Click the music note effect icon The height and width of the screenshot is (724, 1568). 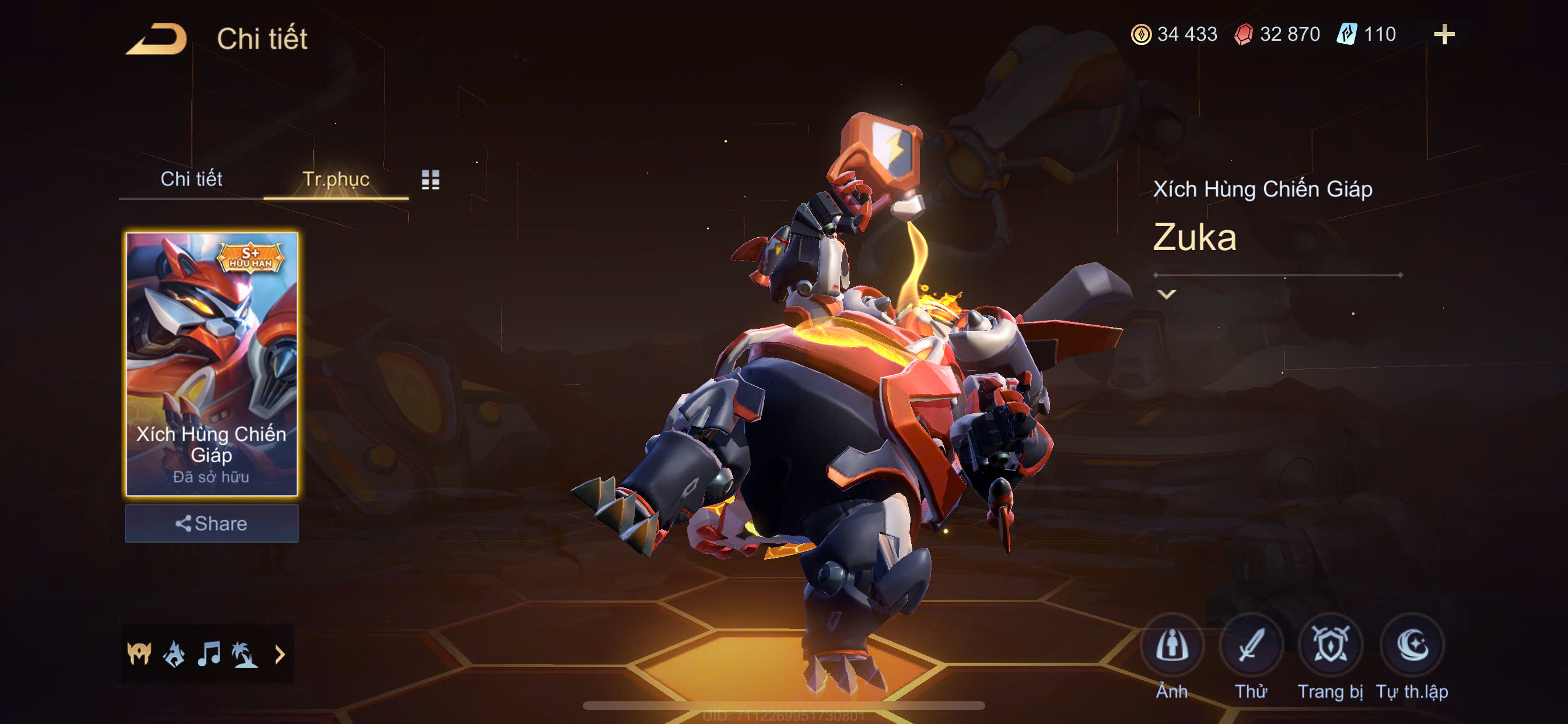tap(209, 654)
